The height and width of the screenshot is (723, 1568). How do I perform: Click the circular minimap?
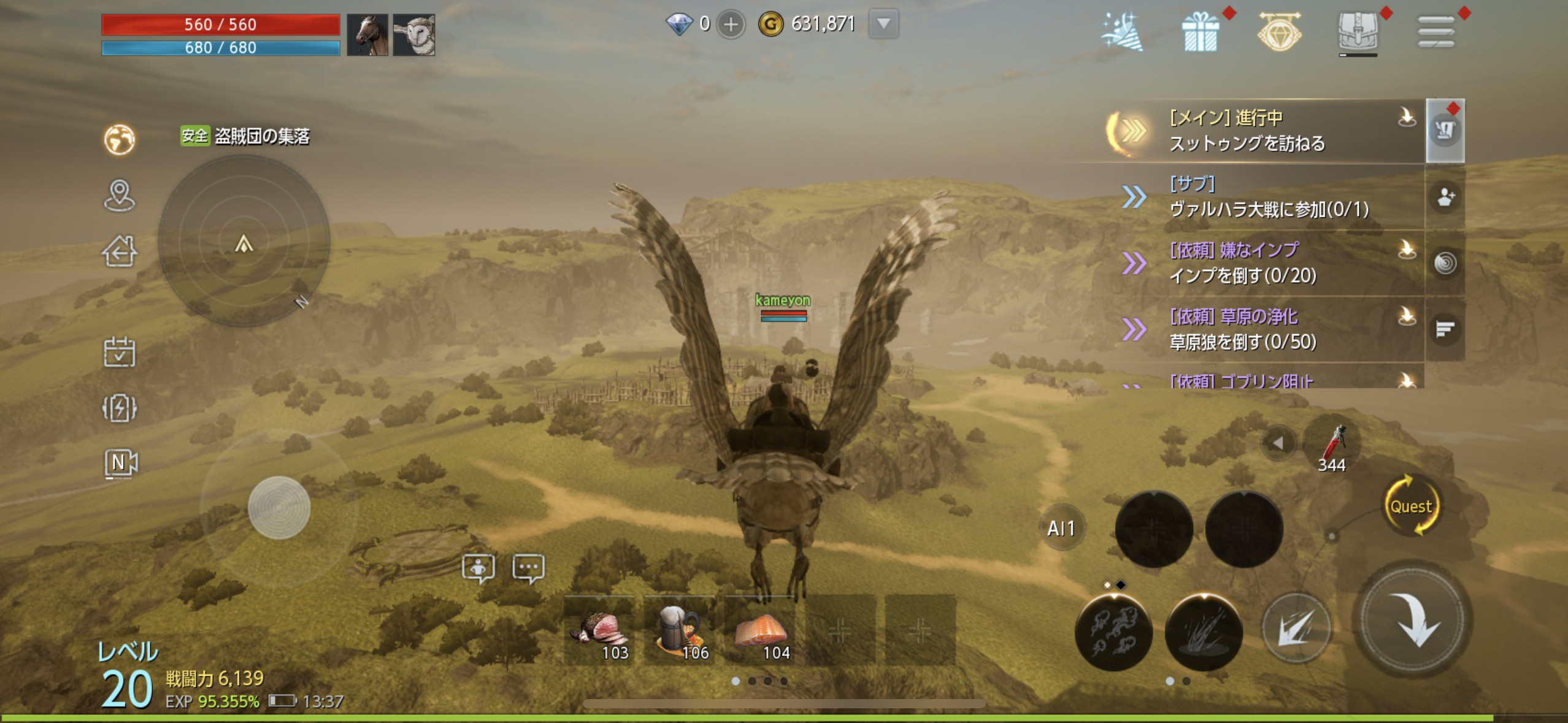point(244,241)
